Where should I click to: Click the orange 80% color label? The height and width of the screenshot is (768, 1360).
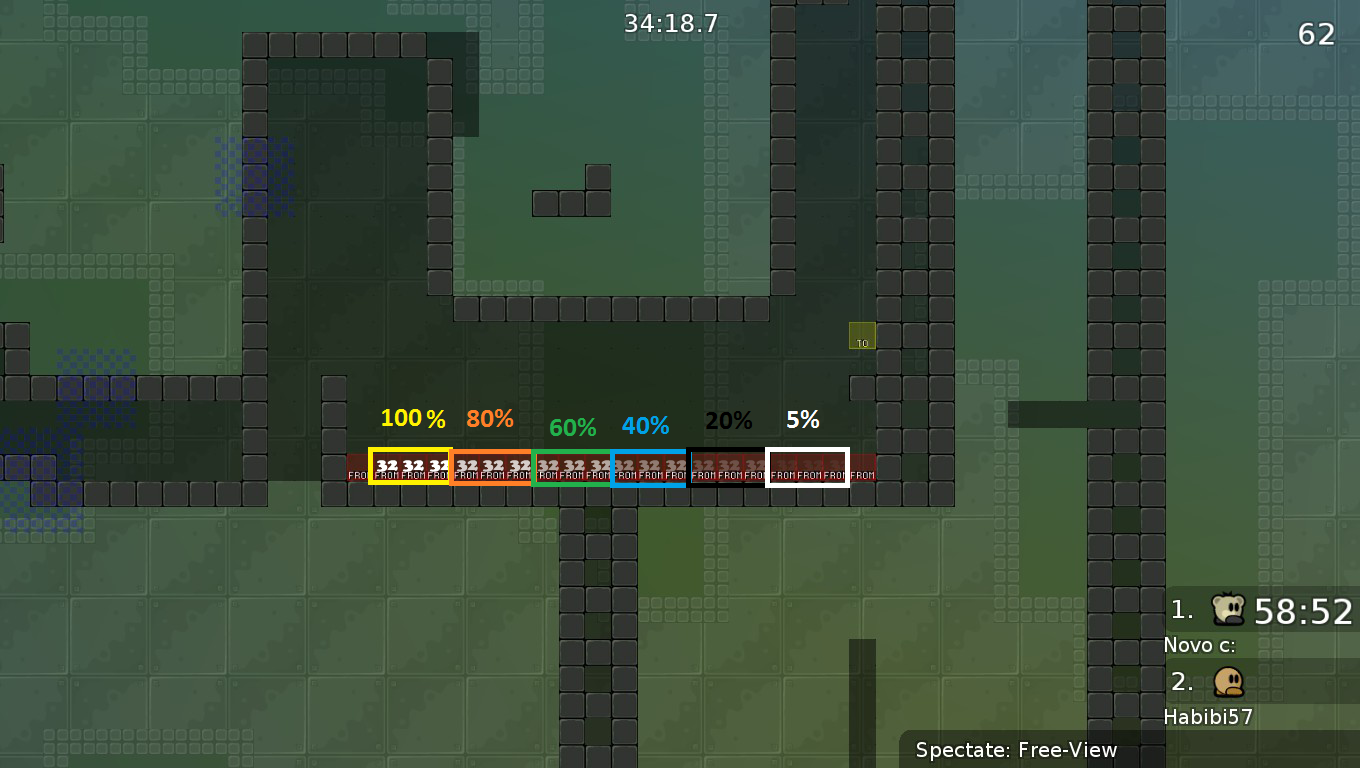coord(489,419)
